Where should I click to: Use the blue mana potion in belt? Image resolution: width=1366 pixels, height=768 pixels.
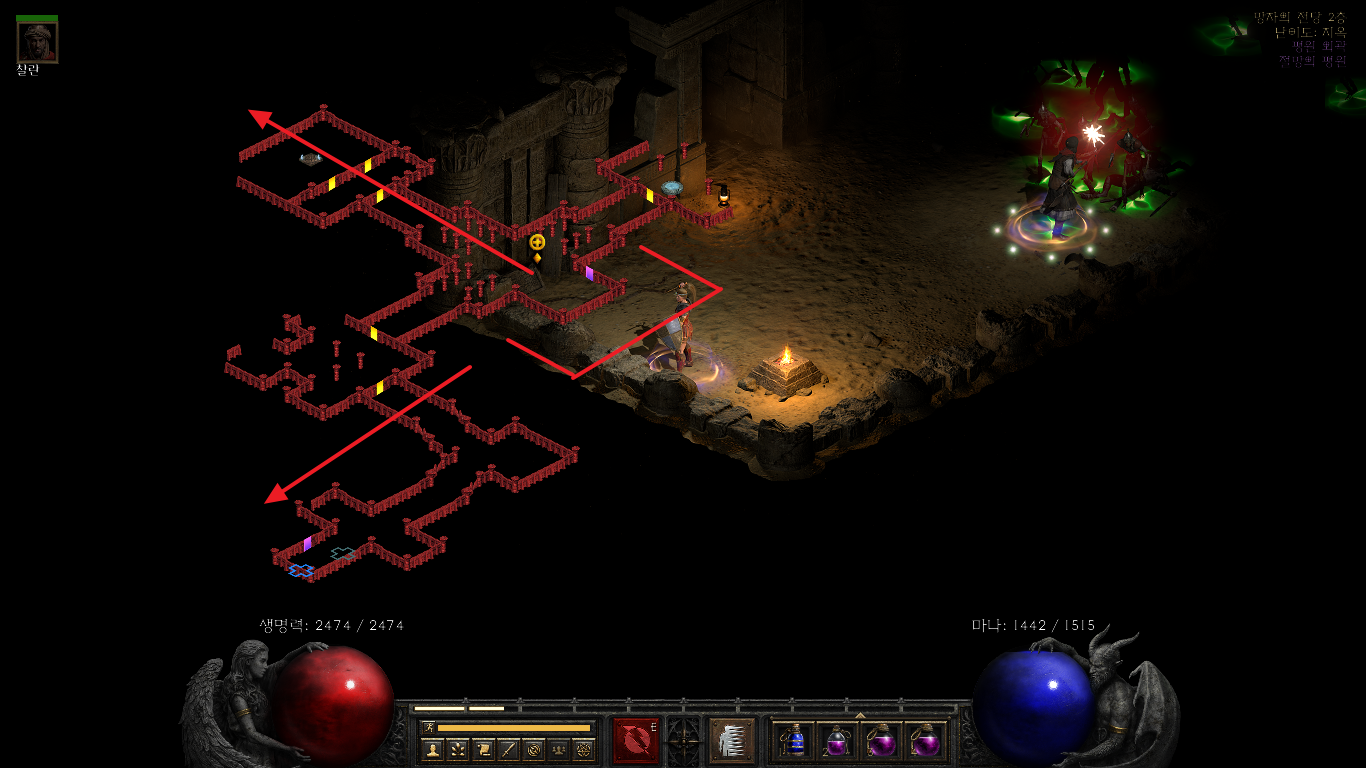tap(794, 741)
